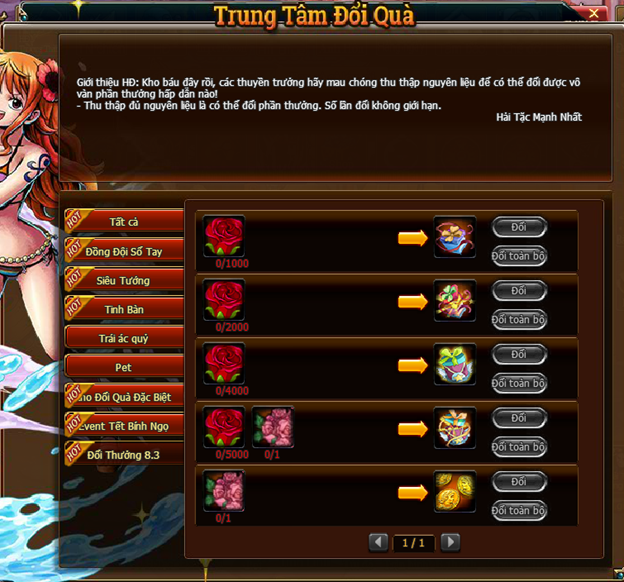
Task: Select the Kho Đổi Quà Đặc Biệt tab
Action: [125, 396]
